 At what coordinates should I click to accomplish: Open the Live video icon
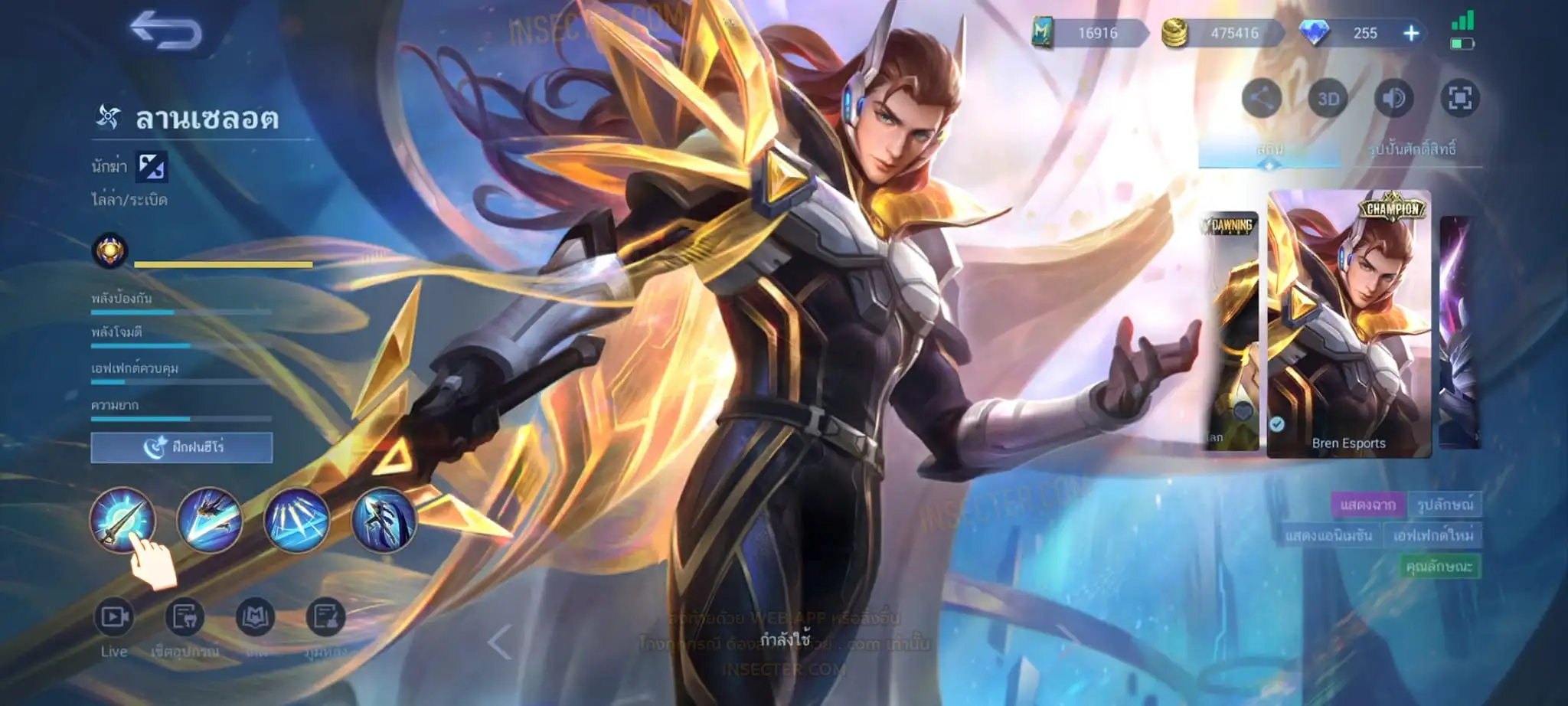pos(114,617)
